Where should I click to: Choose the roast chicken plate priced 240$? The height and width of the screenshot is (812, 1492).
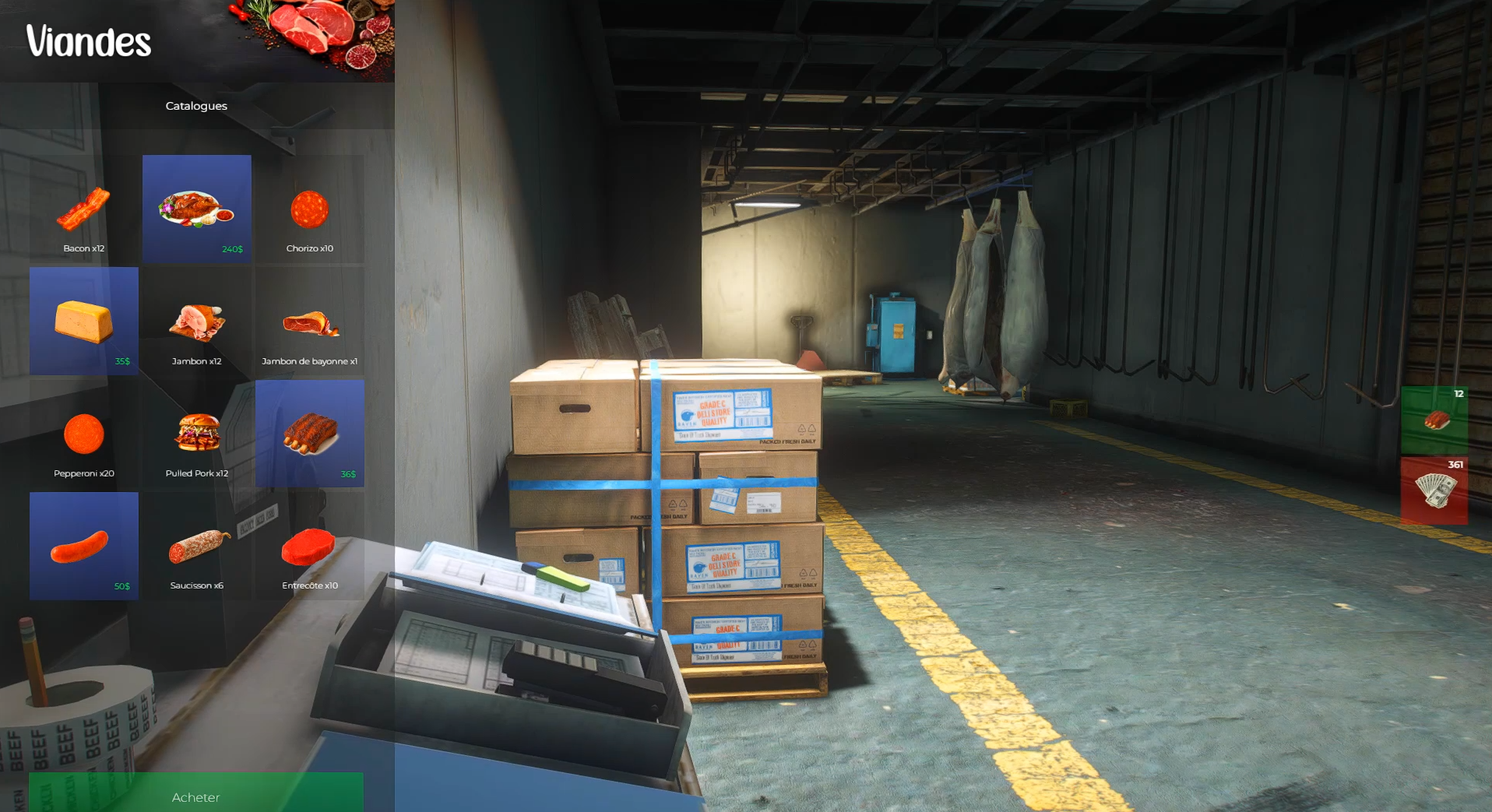(x=197, y=209)
